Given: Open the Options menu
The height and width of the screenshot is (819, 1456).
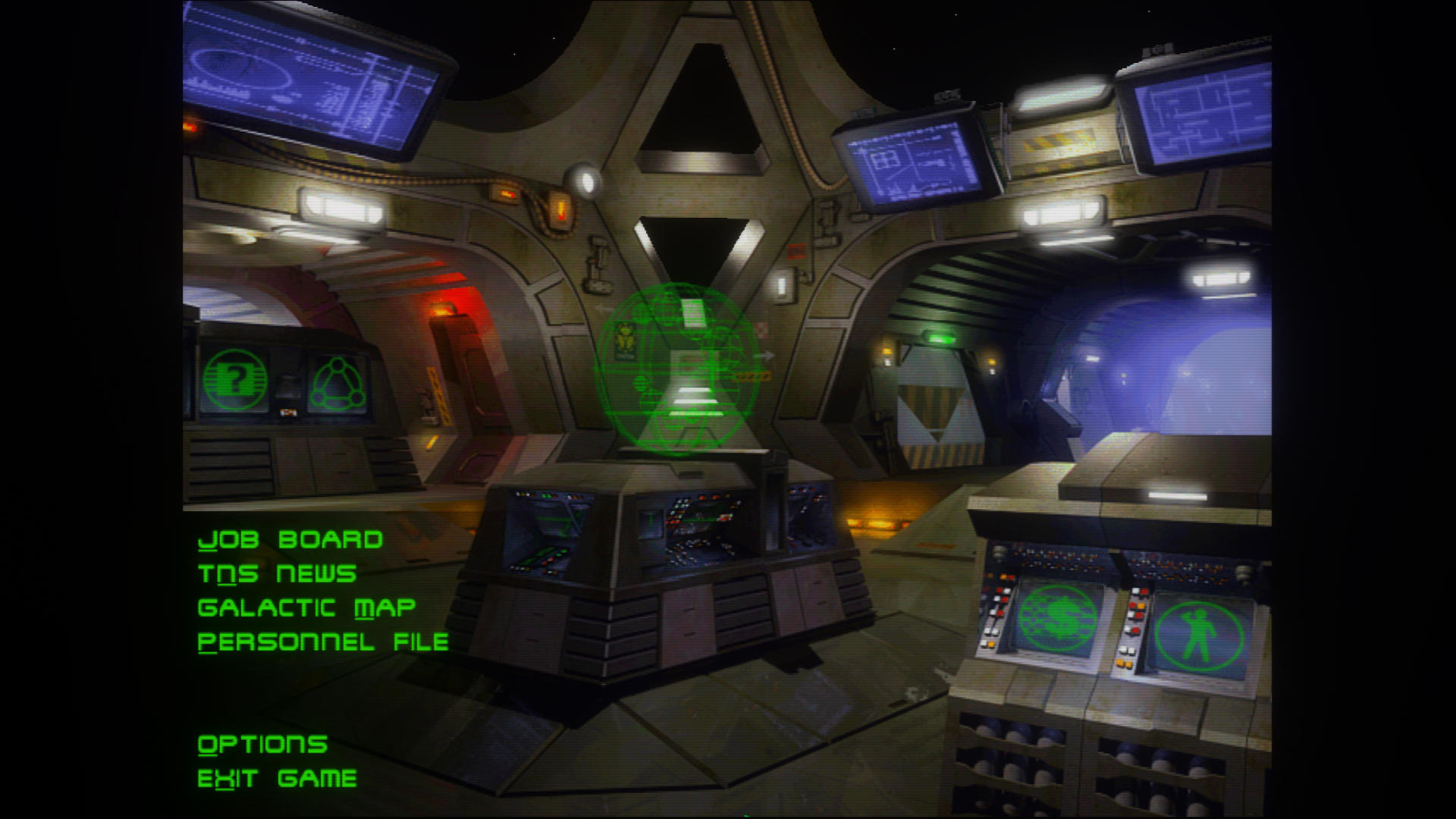Looking at the screenshot, I should pyautogui.click(x=262, y=745).
